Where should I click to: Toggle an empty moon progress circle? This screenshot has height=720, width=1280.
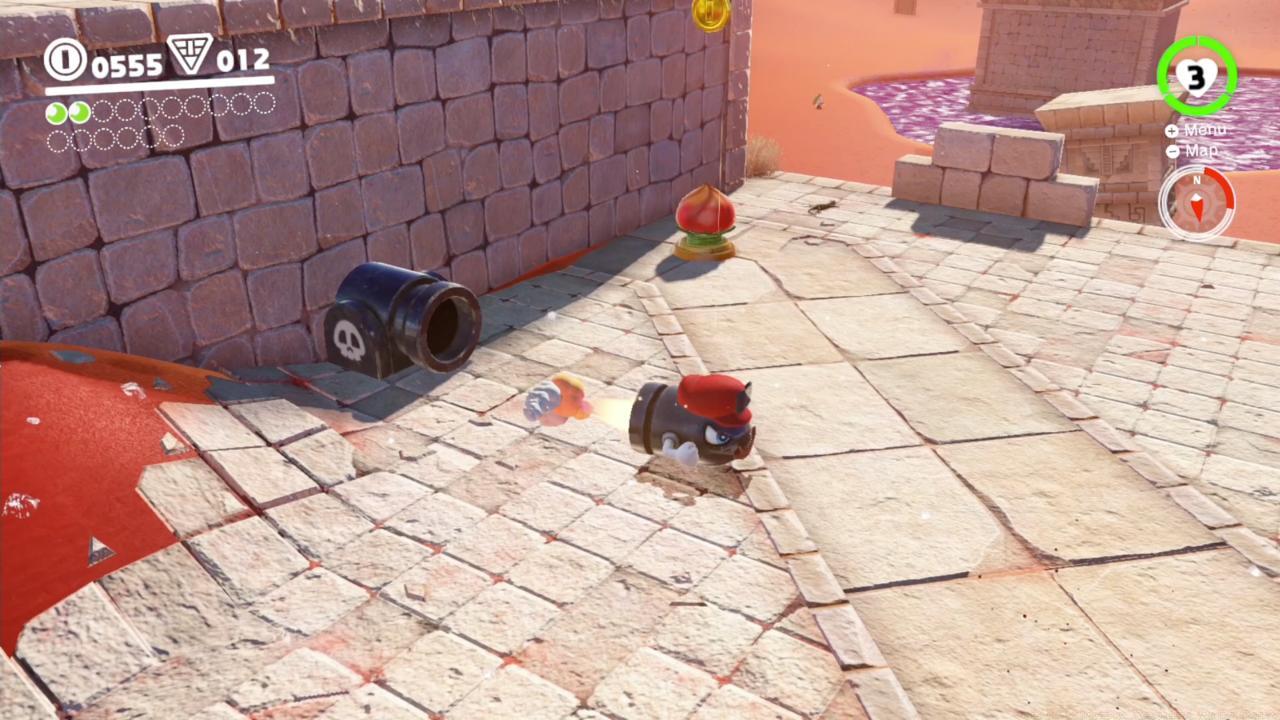click(x=103, y=112)
